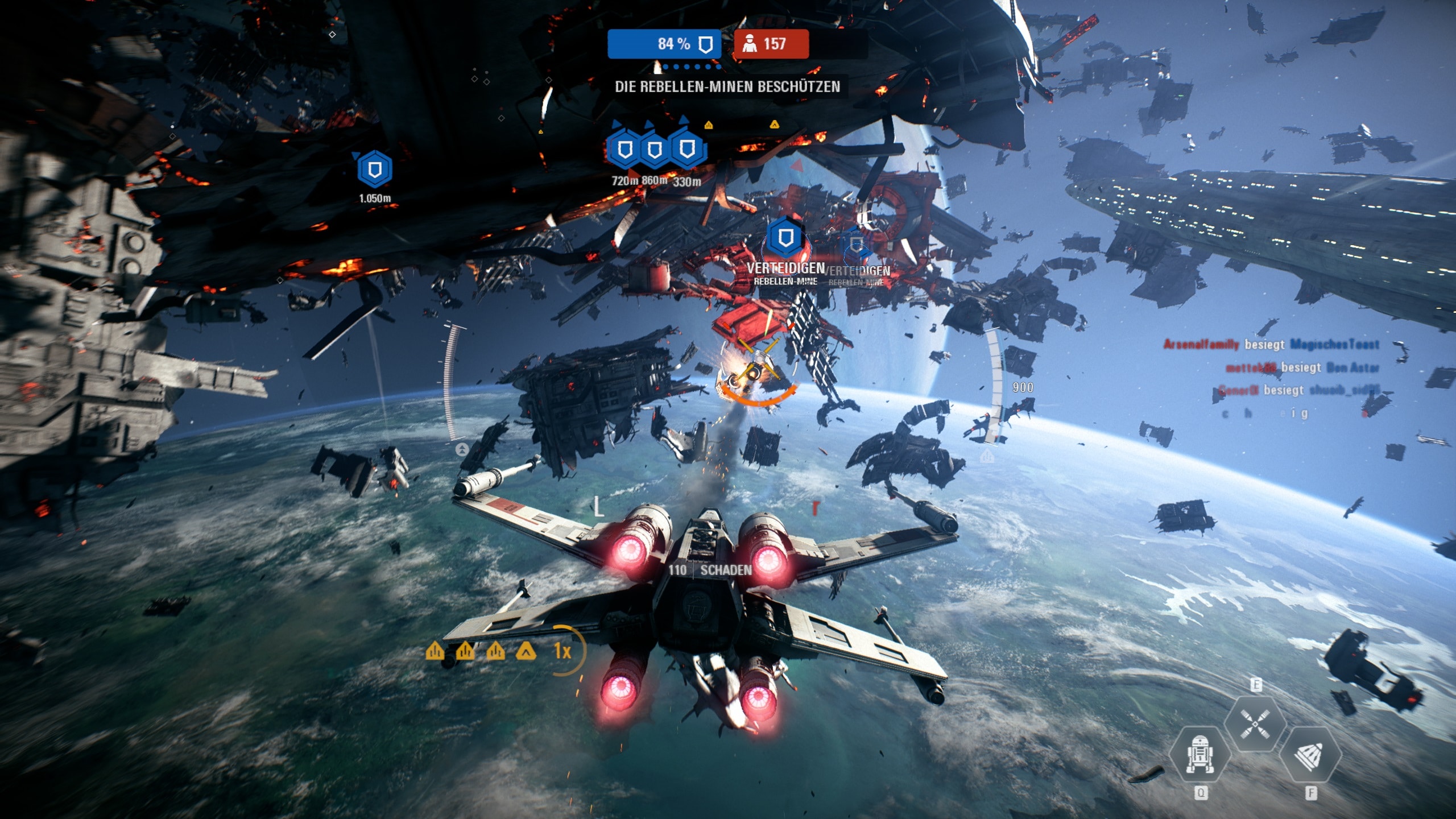Select the objective marker at 1.050m
The height and width of the screenshot is (819, 1456).
point(374,169)
